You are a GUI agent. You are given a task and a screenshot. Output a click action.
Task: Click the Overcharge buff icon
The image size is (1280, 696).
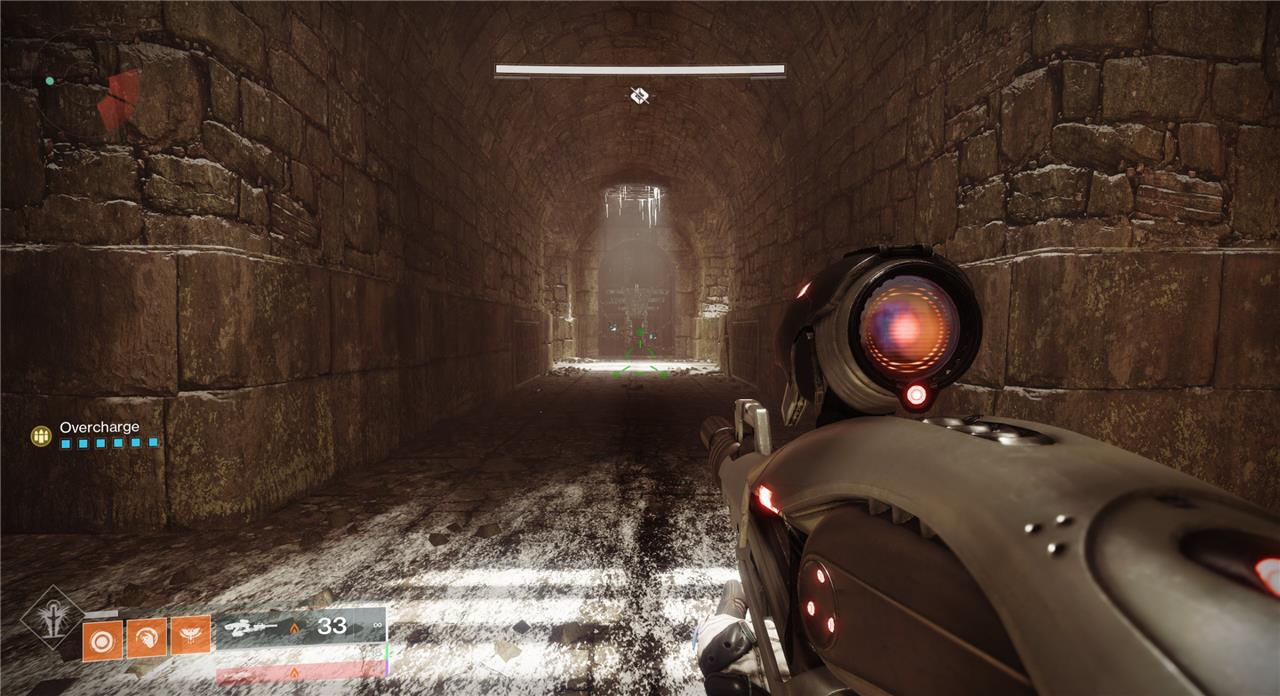point(41,435)
